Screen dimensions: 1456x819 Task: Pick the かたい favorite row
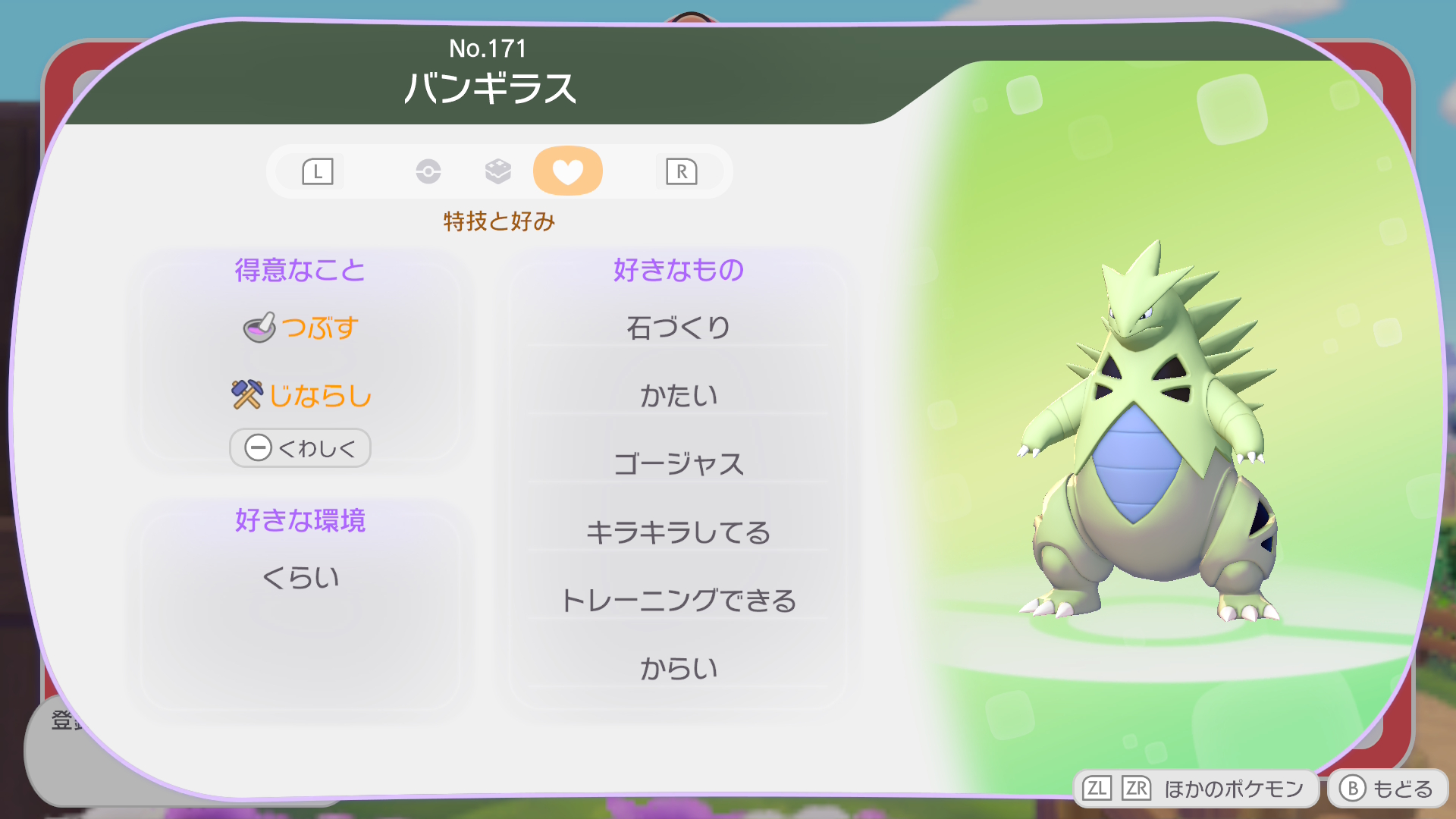[x=678, y=395]
